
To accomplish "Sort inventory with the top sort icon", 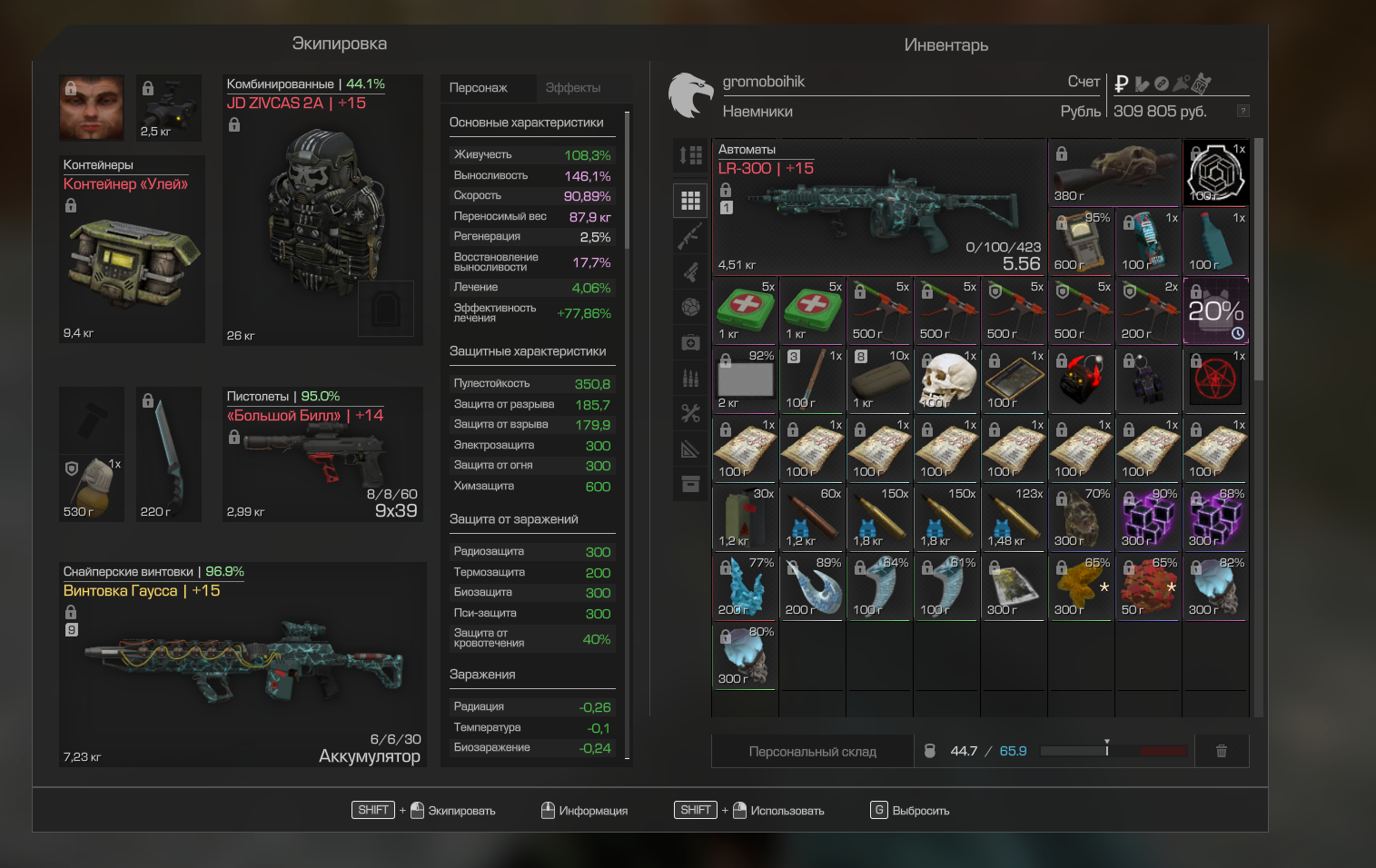I will [690, 155].
